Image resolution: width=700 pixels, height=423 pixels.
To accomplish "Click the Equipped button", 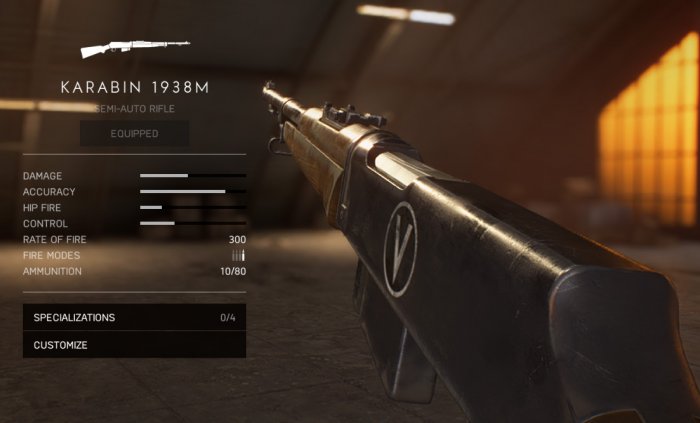I will [134, 133].
